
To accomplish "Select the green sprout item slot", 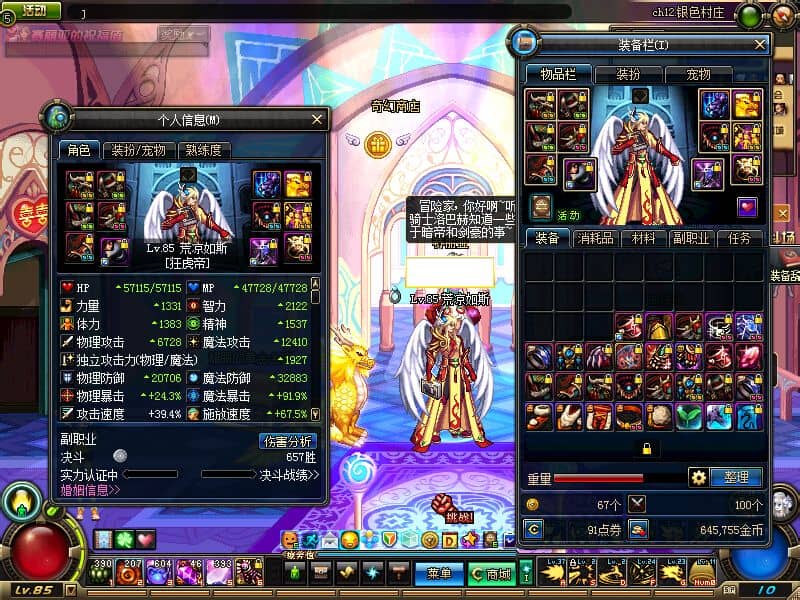I will [x=690, y=416].
